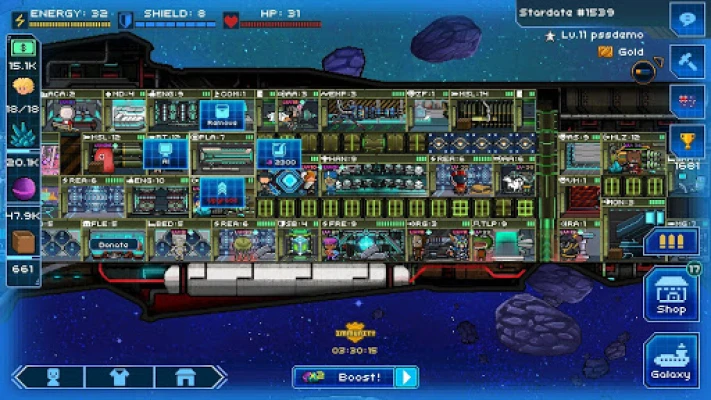This screenshot has height=400, width=711.
Task: Click the Remove room button
Action: (221, 114)
